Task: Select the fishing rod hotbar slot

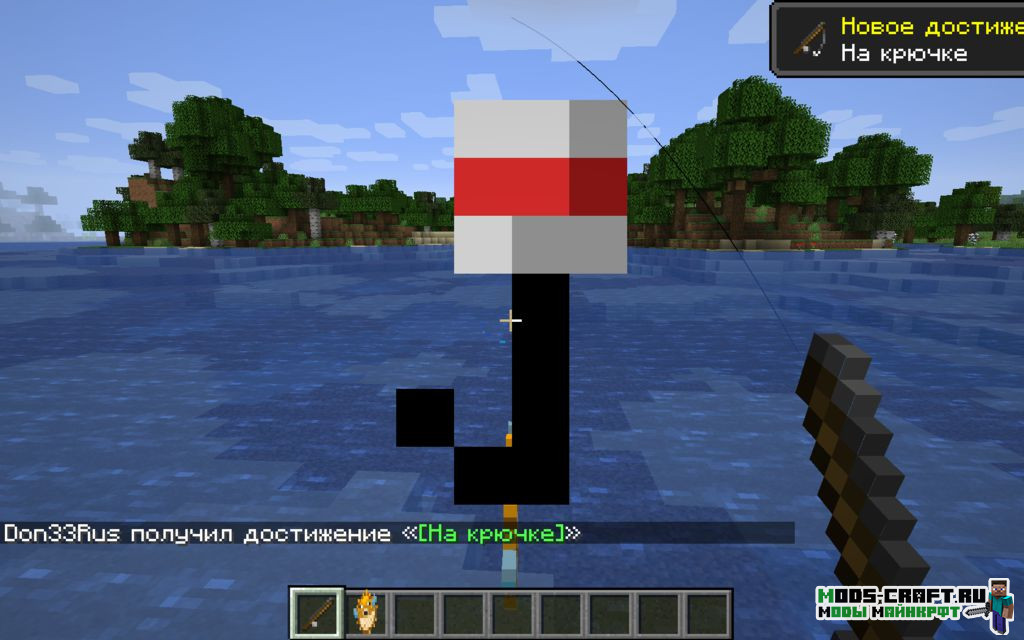Action: pos(318,610)
